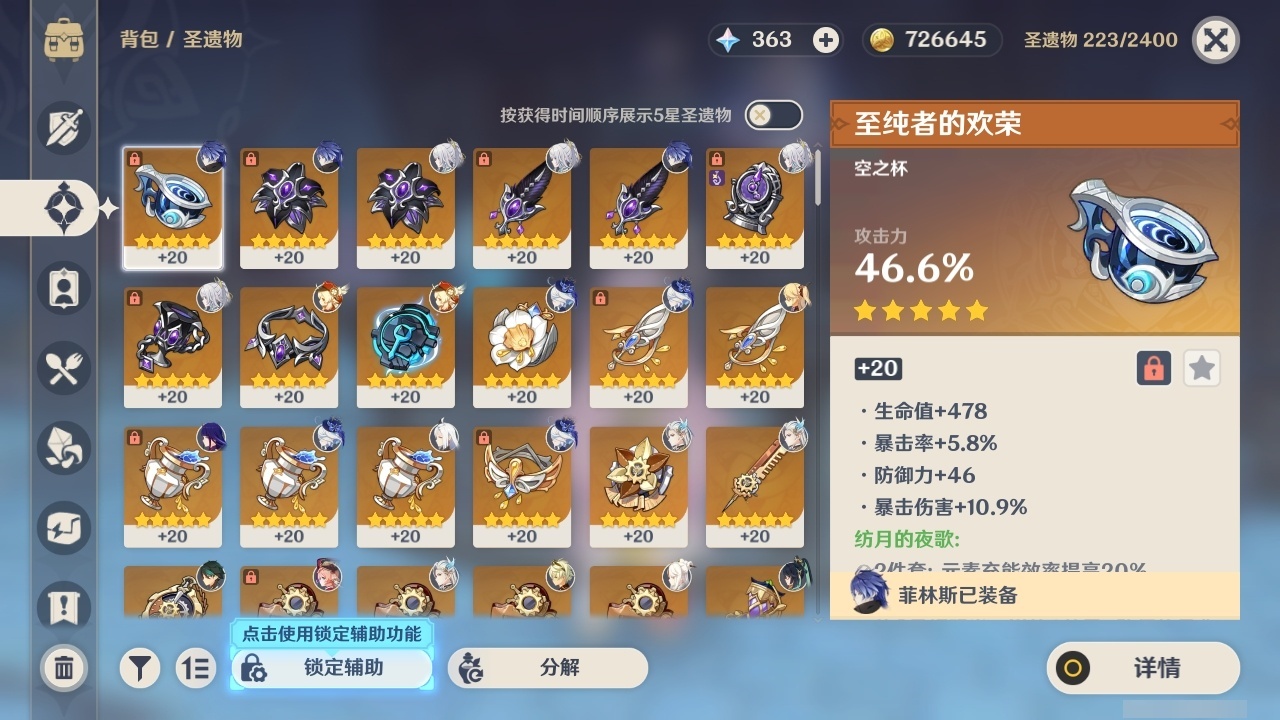Unlock the artifact via the red lock toggle

click(x=1153, y=368)
